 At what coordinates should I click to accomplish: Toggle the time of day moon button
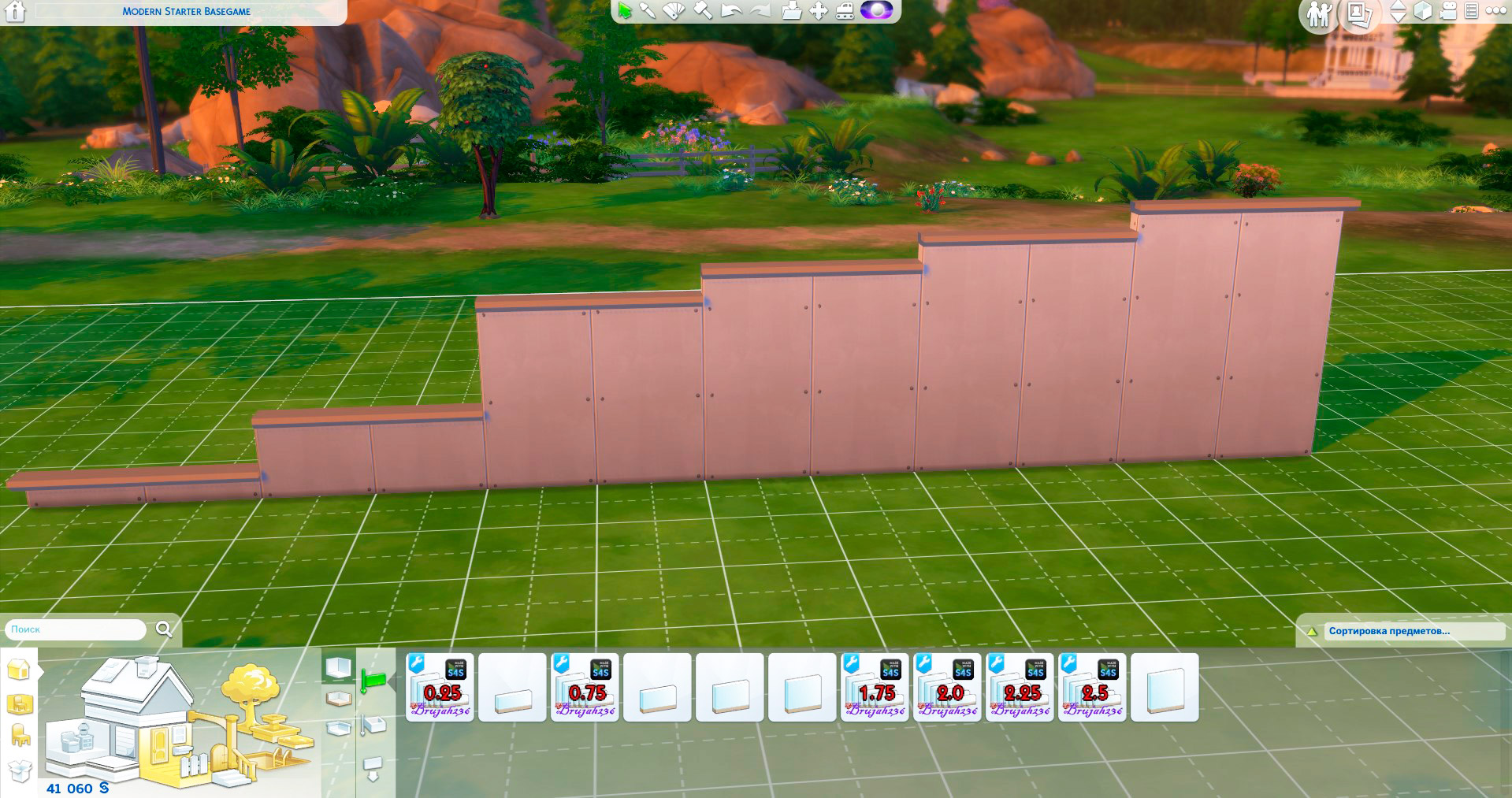click(x=876, y=11)
